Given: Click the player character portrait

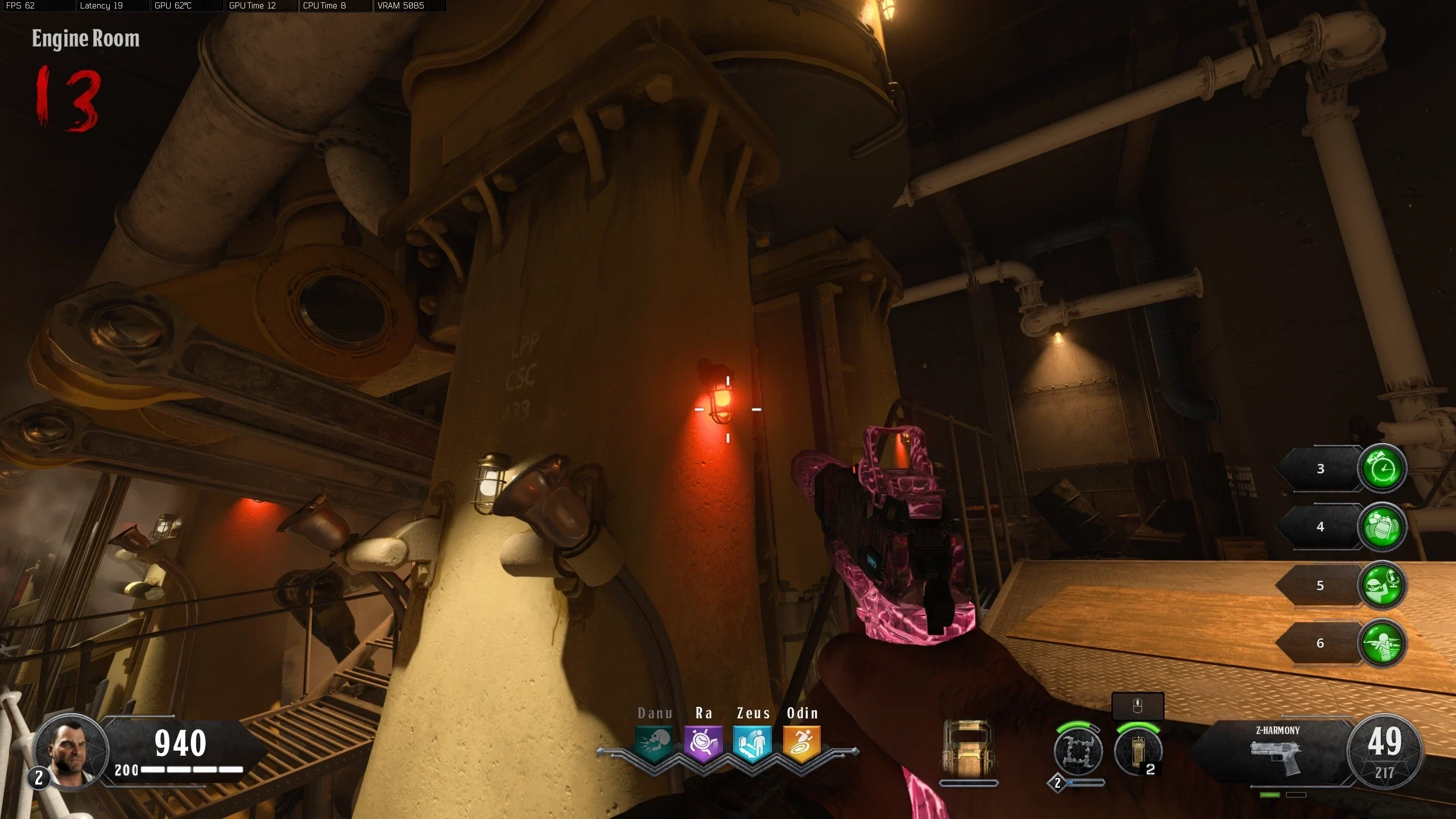Looking at the screenshot, I should click(x=71, y=751).
